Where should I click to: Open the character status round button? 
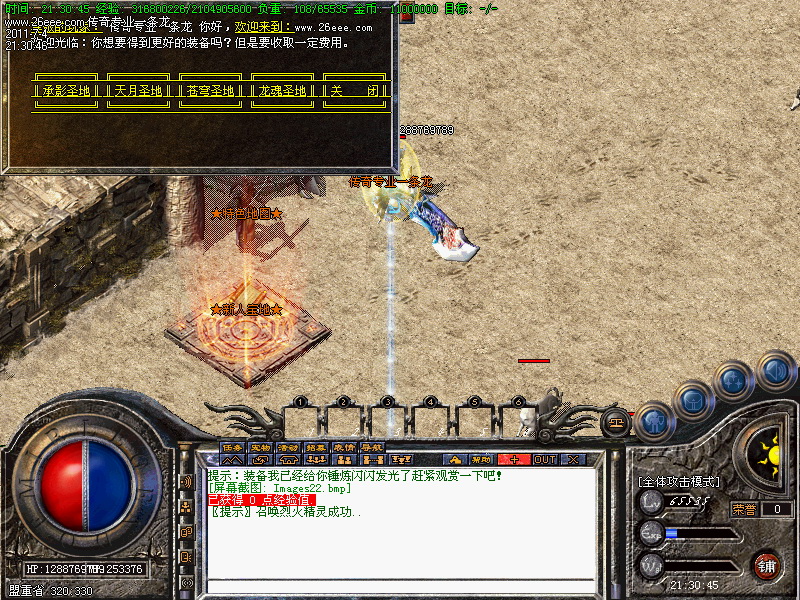click(x=653, y=422)
